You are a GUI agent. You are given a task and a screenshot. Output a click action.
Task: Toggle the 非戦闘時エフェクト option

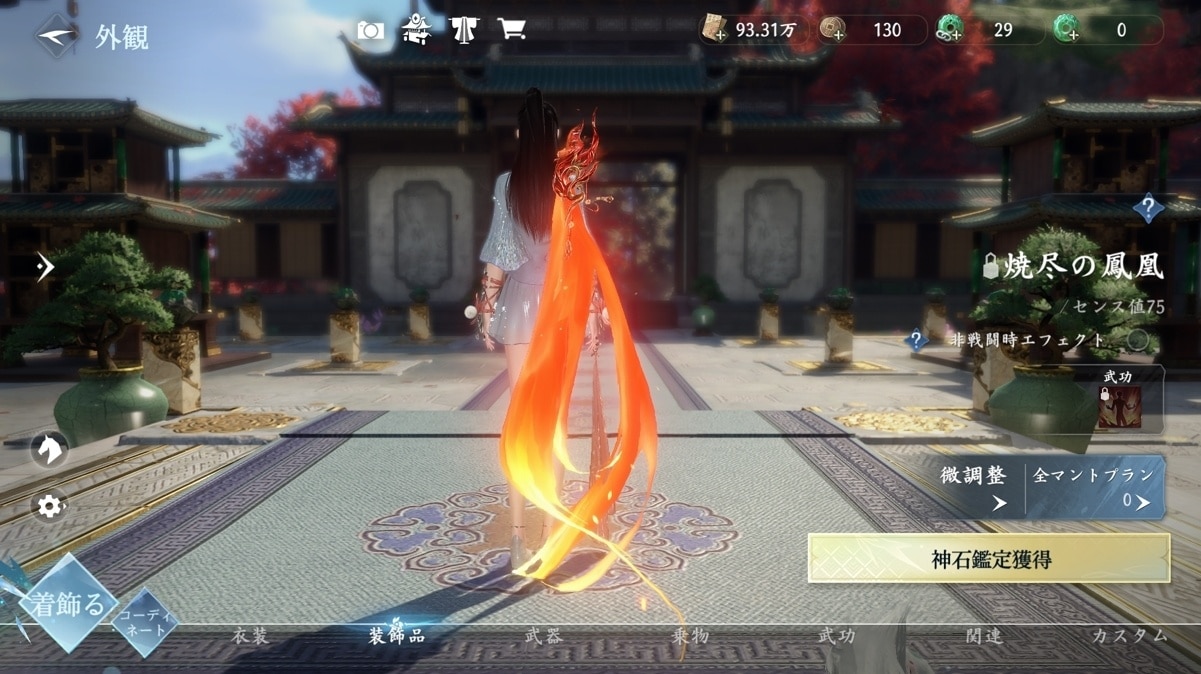(1137, 340)
